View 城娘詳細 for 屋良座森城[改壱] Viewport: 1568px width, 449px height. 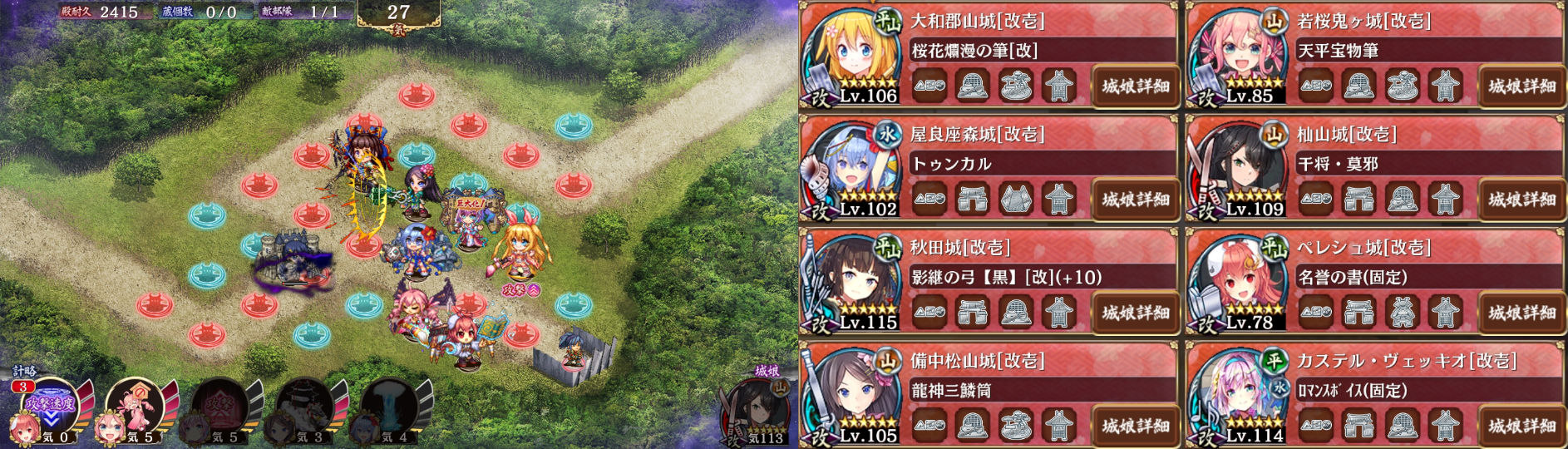[1135, 199]
